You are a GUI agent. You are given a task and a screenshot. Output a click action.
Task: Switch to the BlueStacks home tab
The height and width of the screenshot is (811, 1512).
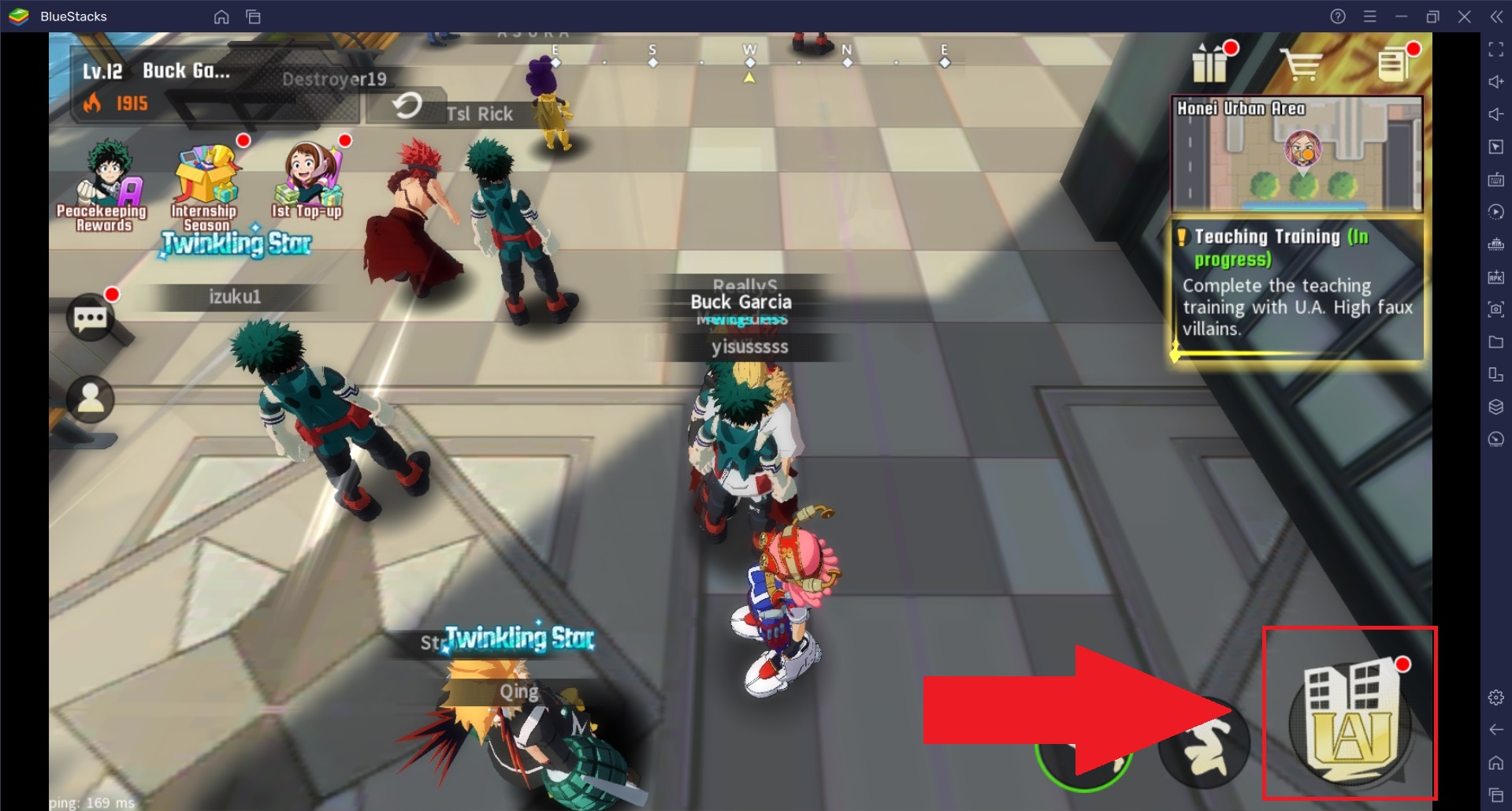(x=221, y=16)
